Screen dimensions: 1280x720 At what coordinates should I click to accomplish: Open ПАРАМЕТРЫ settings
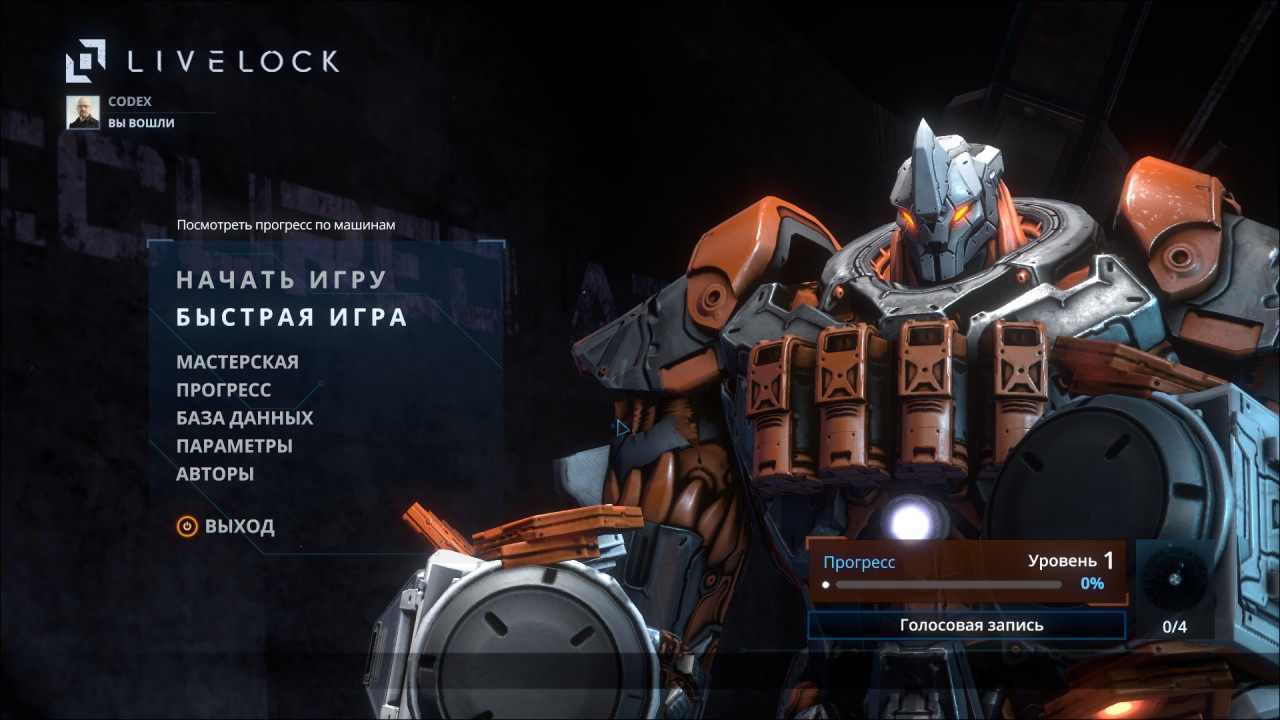click(x=234, y=446)
